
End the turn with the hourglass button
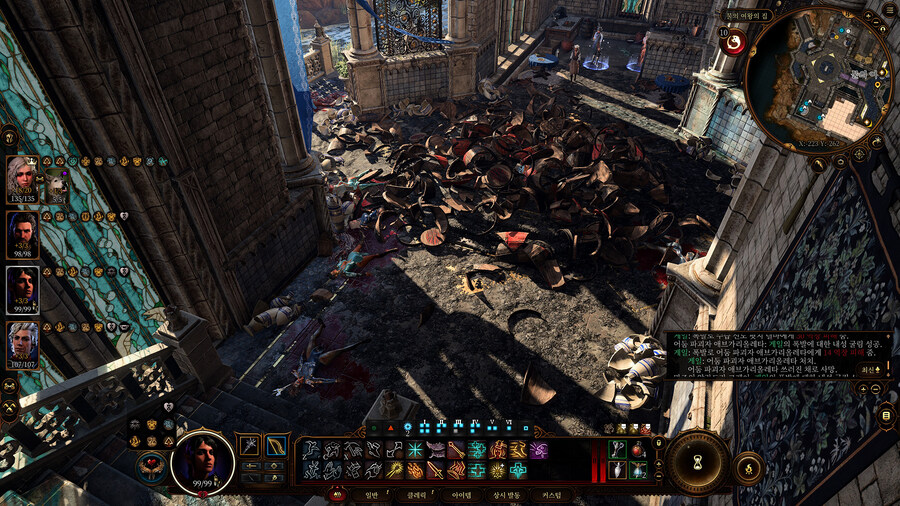696,461
